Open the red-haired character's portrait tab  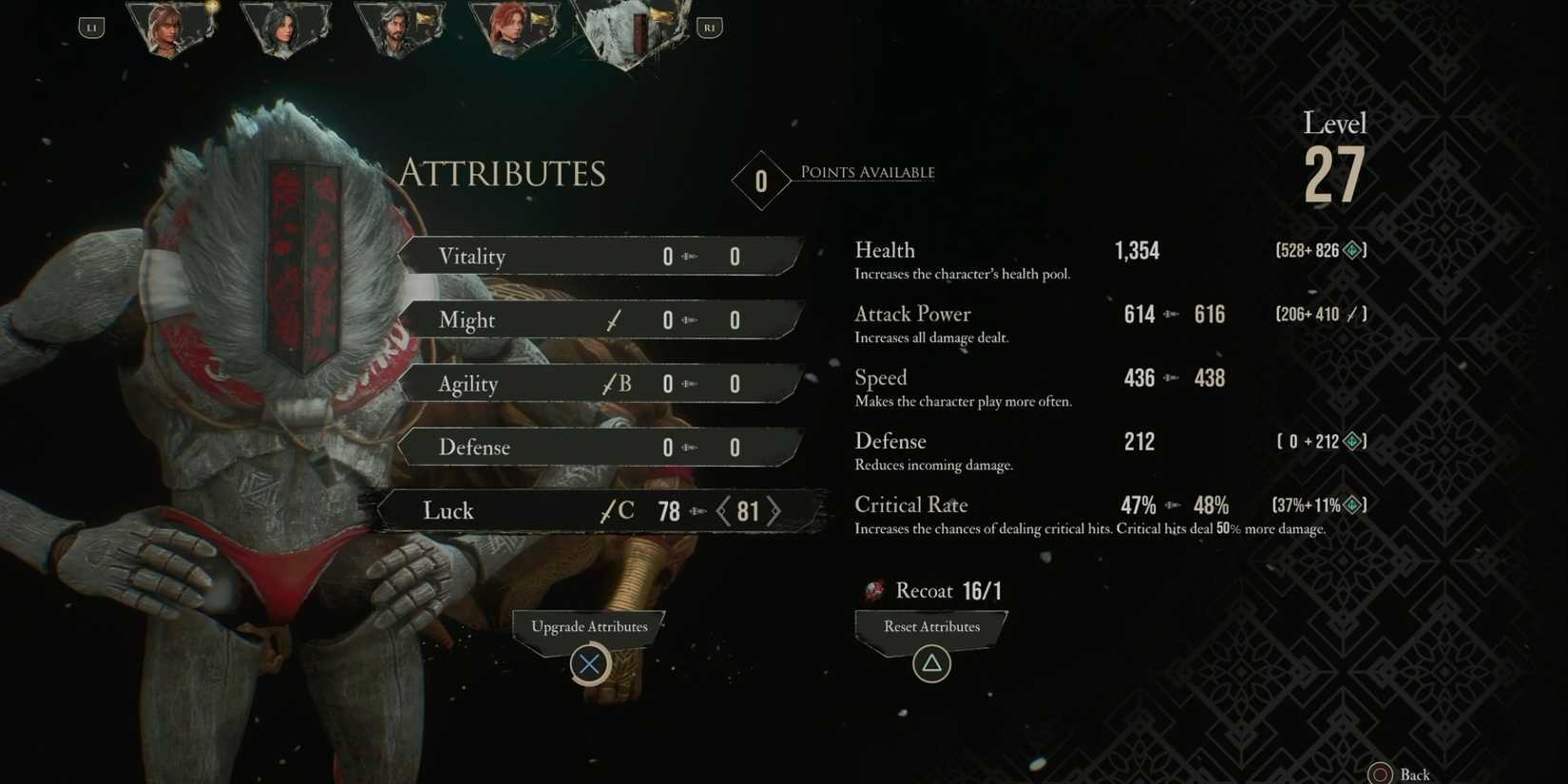[x=513, y=29]
